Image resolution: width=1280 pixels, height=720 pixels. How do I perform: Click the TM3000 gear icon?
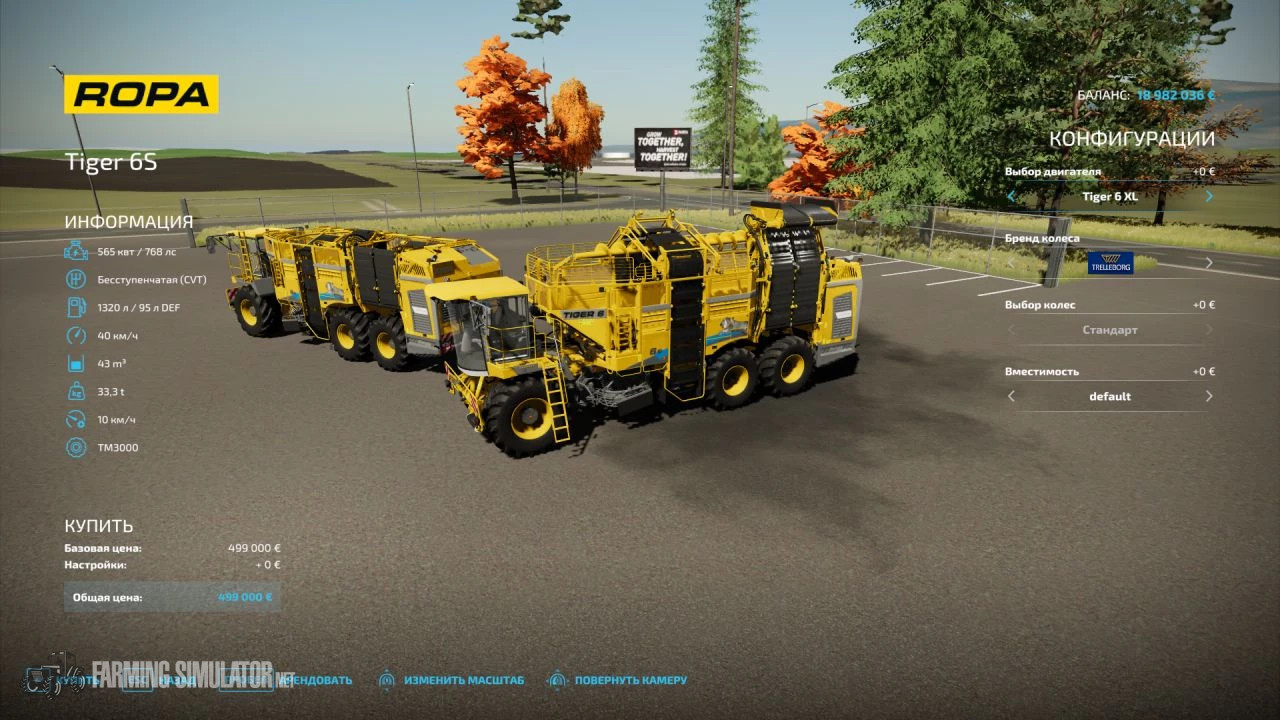[x=76, y=447]
